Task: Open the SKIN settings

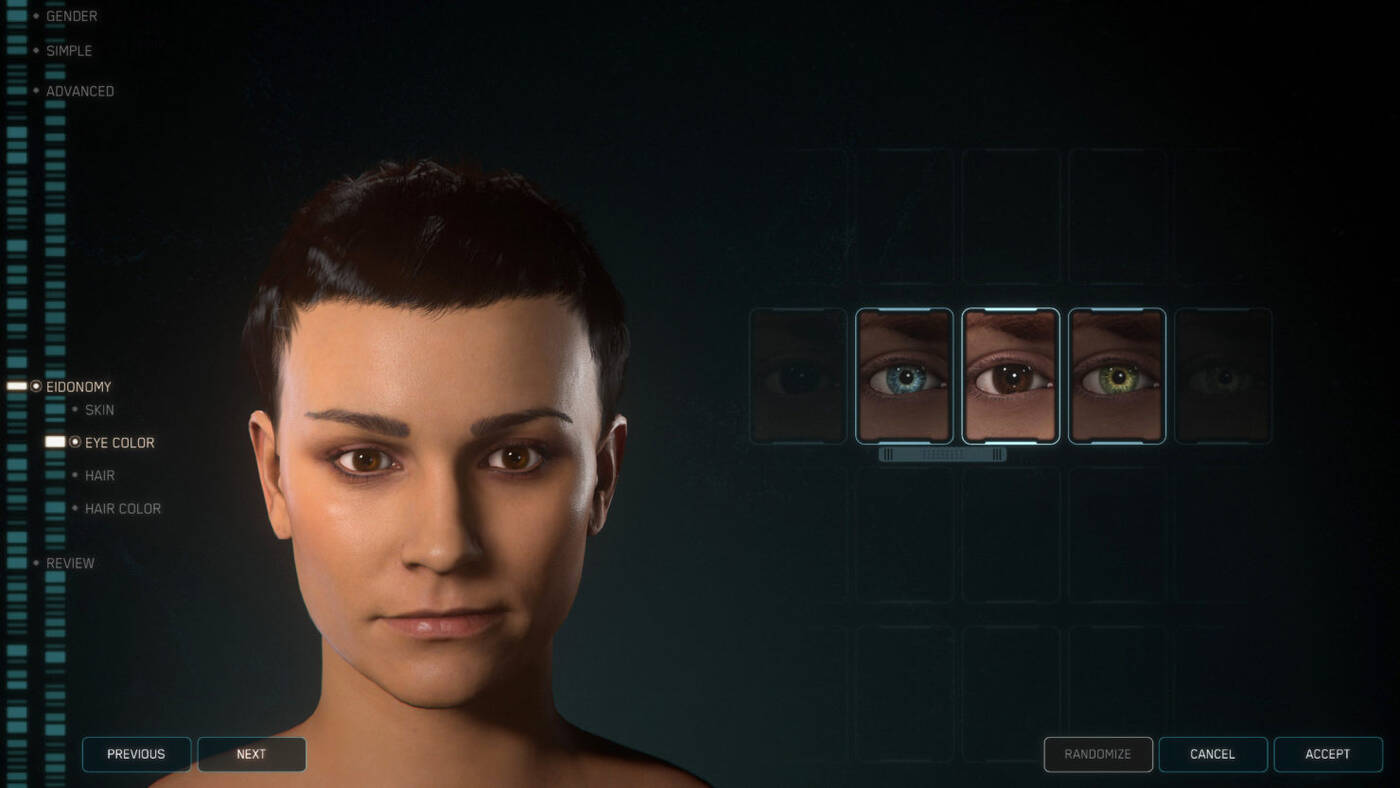Action: (x=99, y=409)
